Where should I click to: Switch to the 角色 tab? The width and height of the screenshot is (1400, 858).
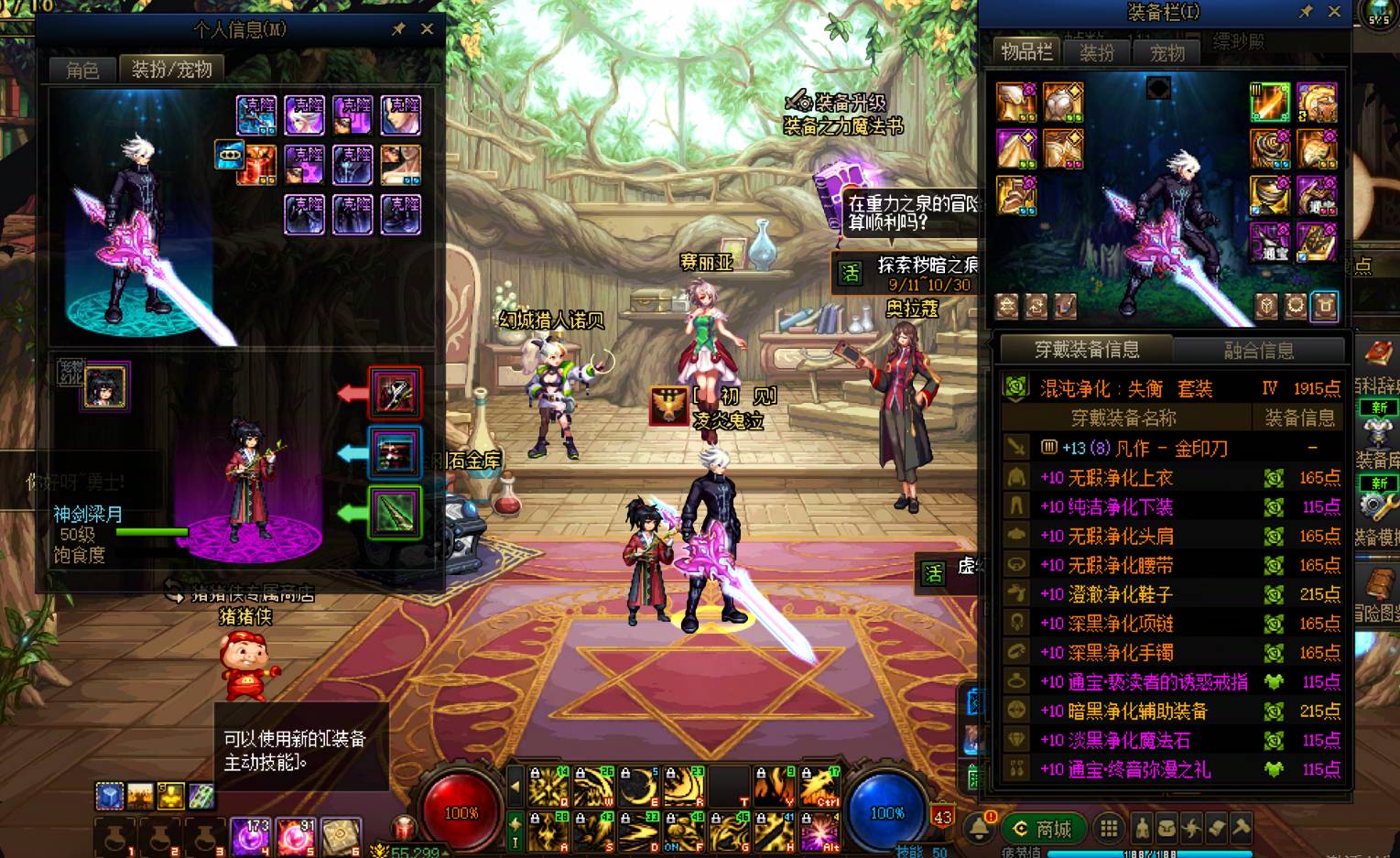tap(82, 70)
